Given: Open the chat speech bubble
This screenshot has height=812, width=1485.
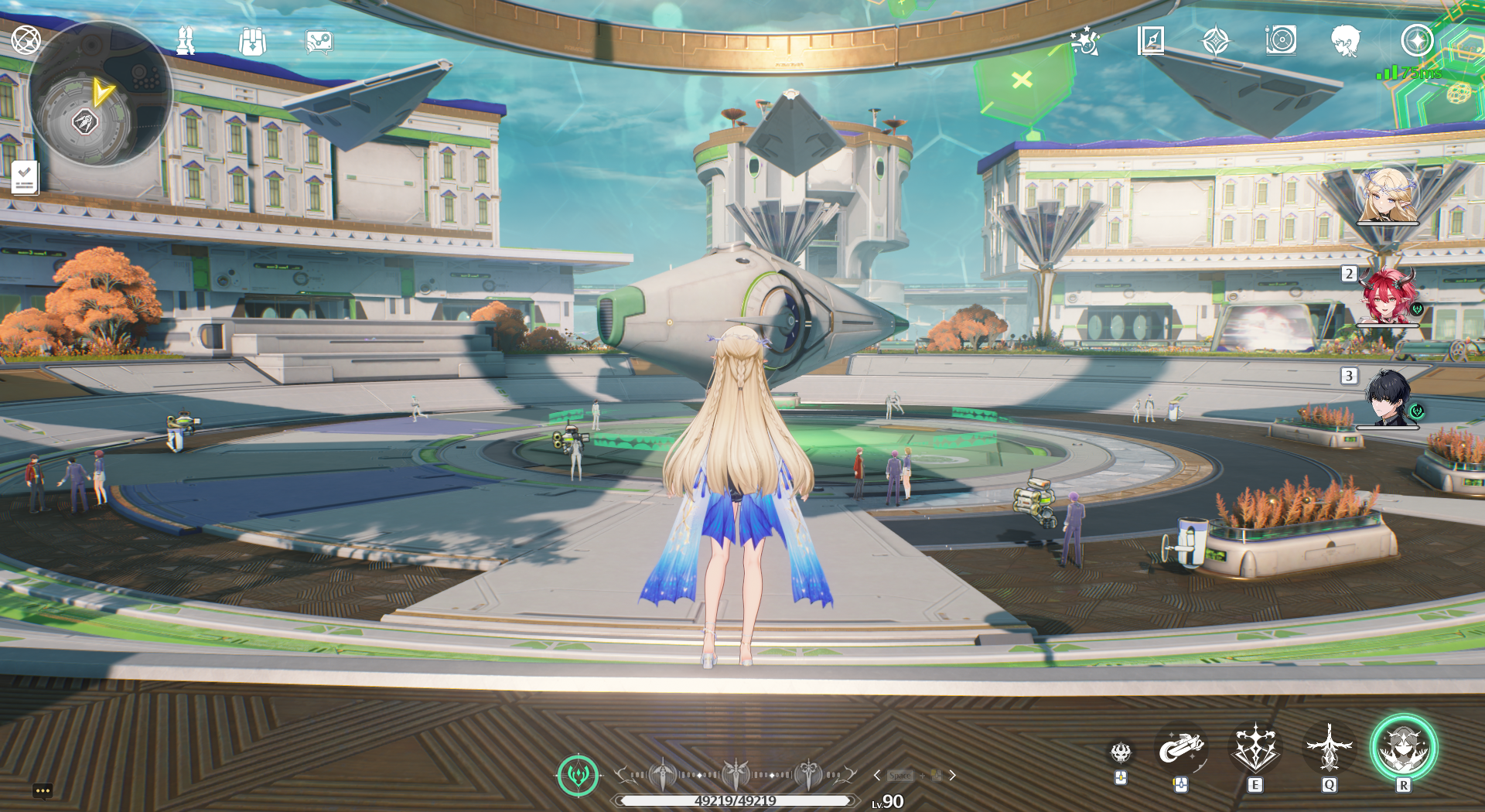Looking at the screenshot, I should [43, 790].
